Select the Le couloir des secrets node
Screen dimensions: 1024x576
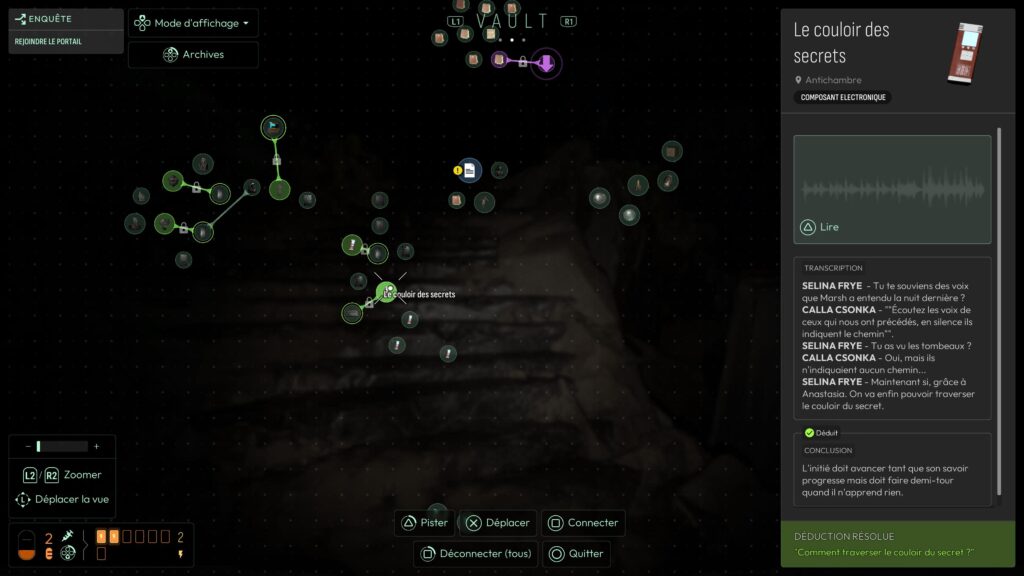point(386,291)
